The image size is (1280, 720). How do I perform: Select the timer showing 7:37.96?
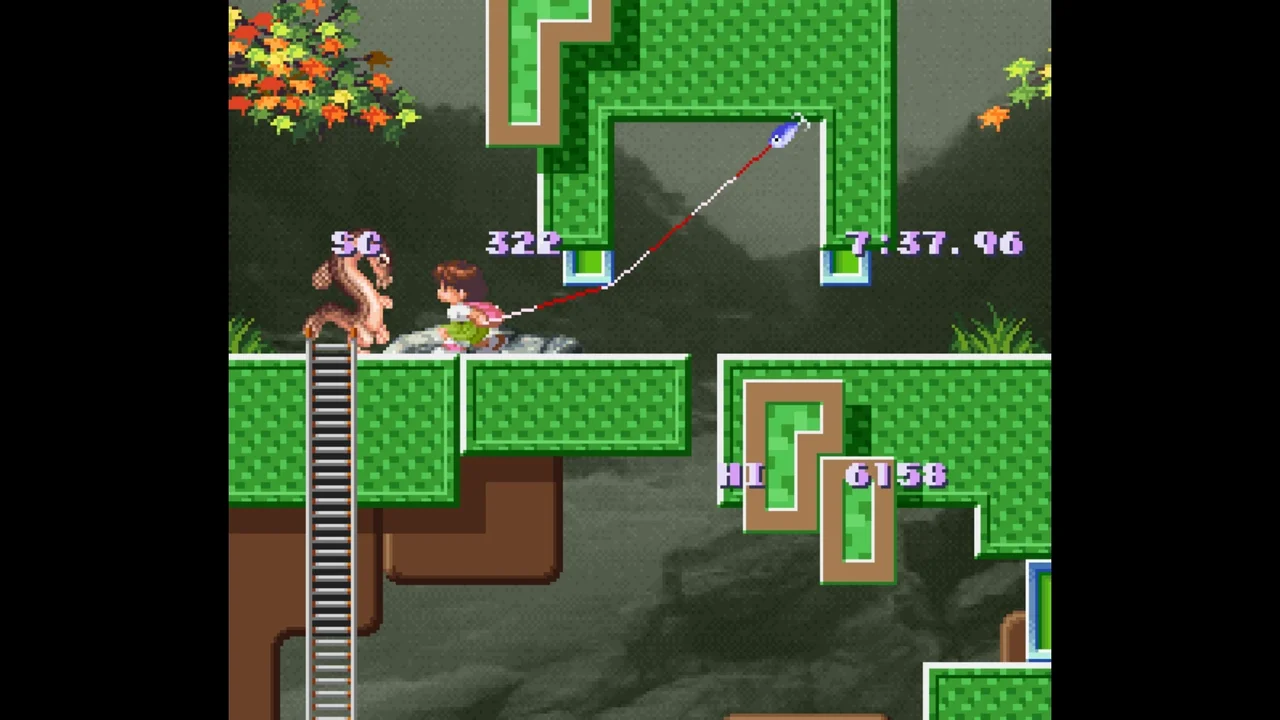pyautogui.click(x=935, y=243)
